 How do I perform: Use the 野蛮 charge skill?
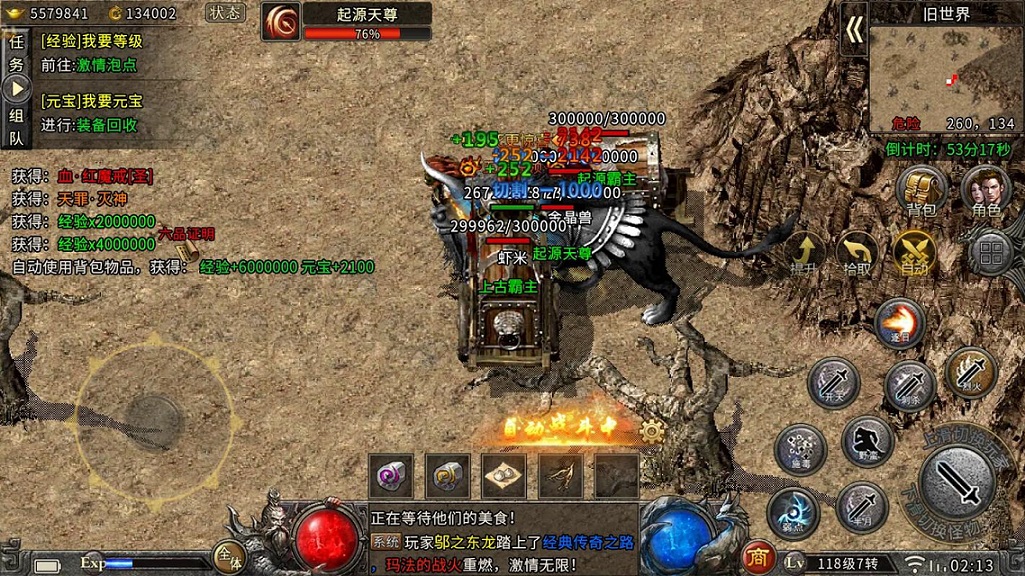[867, 442]
